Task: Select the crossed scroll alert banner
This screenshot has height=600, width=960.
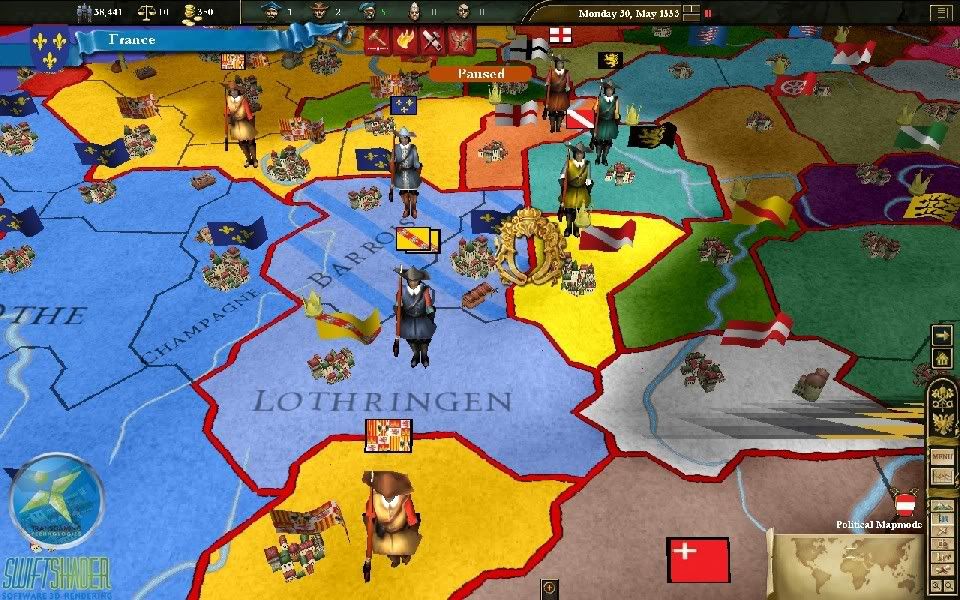Action: click(433, 41)
